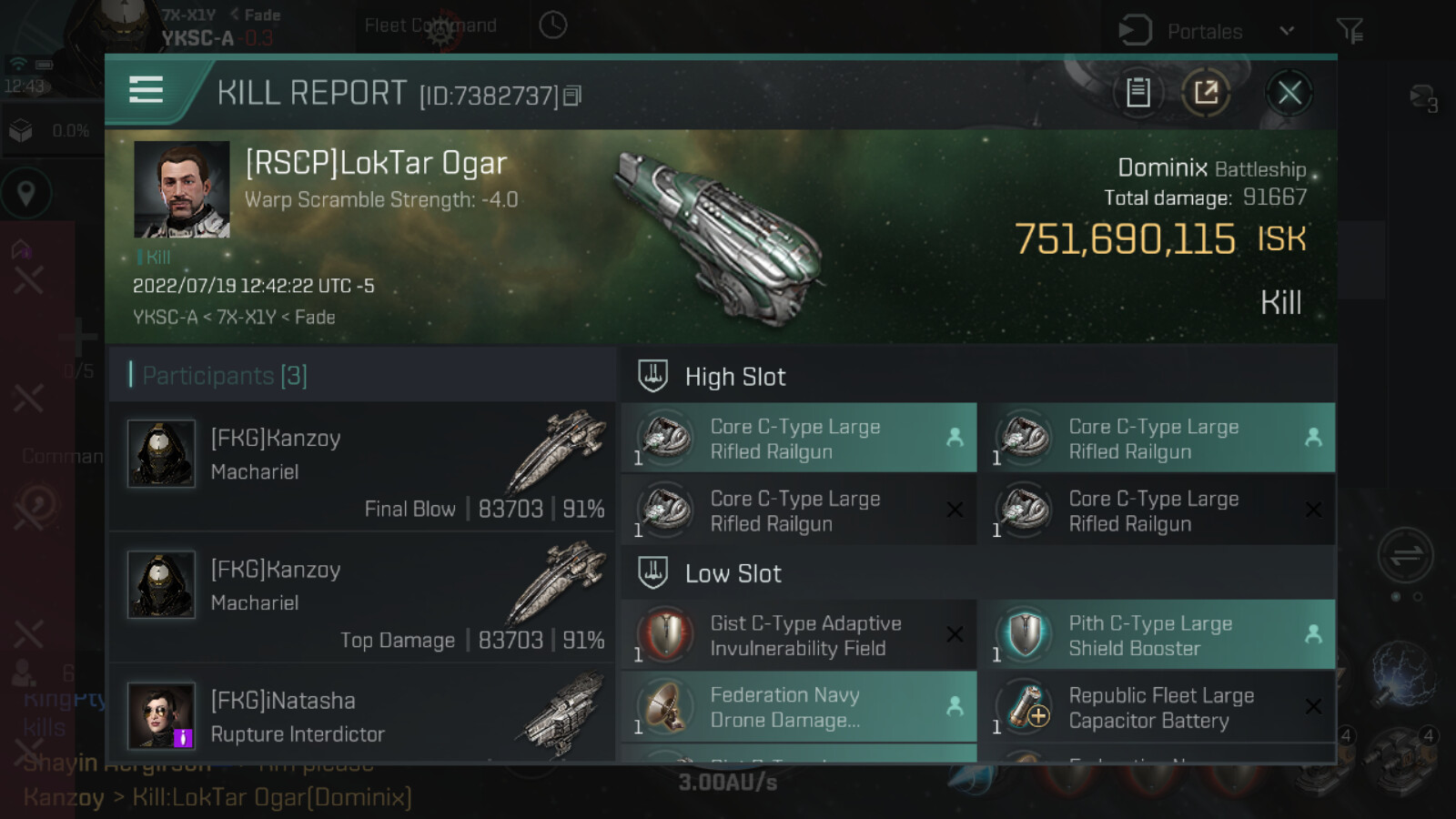
Task: Share the kill report externally
Action: (x=1206, y=93)
